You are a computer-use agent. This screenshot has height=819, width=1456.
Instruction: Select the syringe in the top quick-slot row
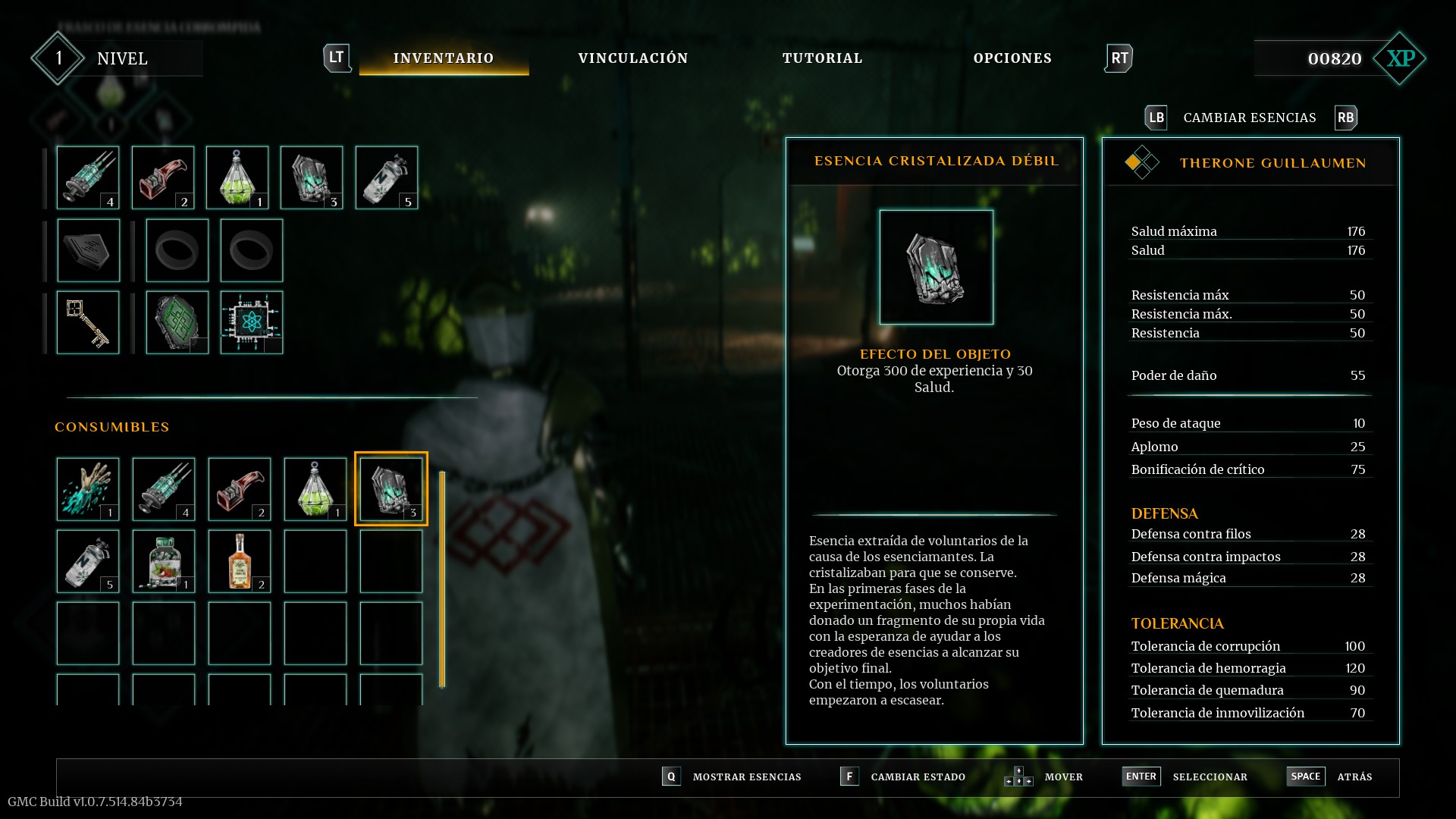[x=88, y=177]
